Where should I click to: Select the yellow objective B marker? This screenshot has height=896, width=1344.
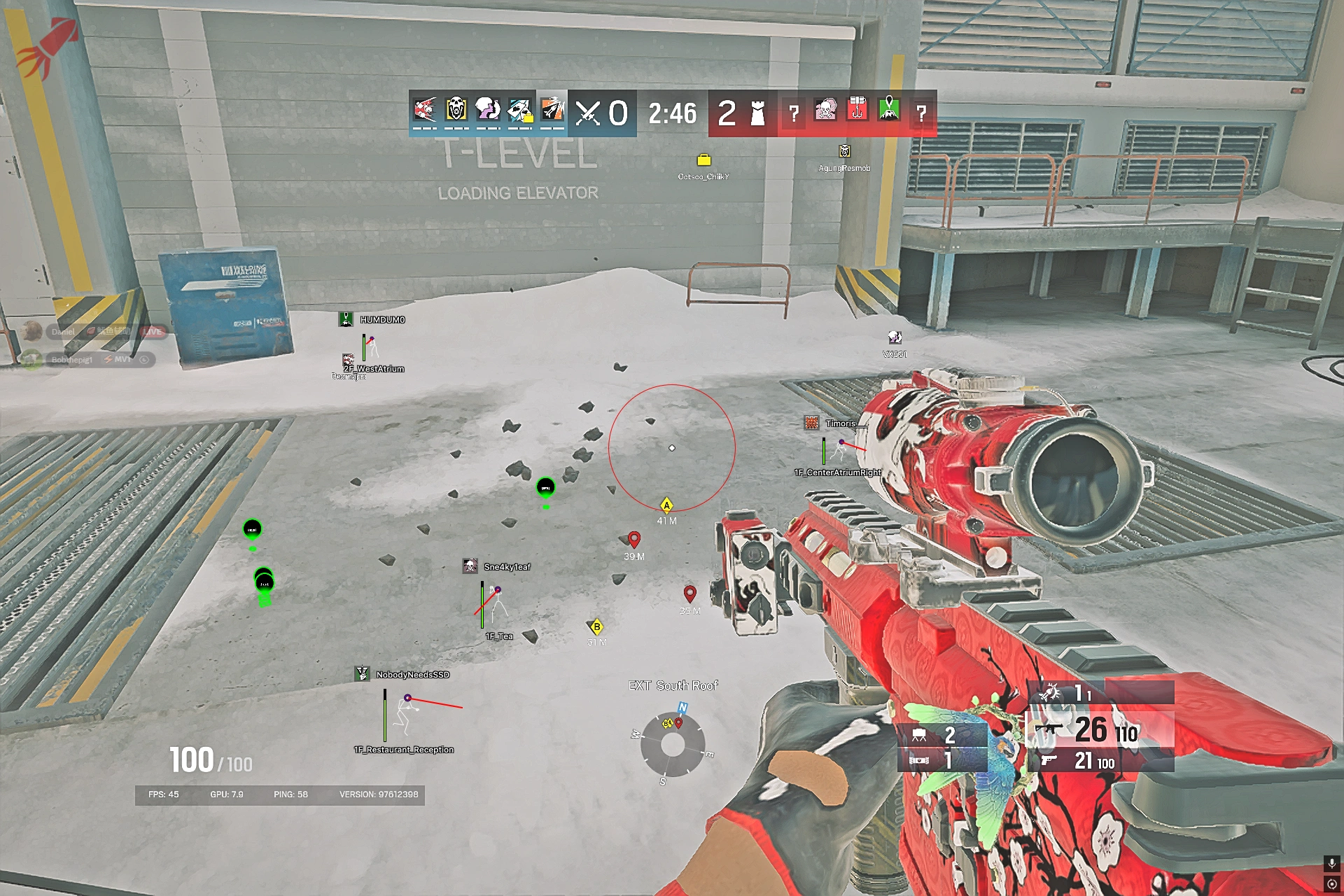pyautogui.click(x=596, y=627)
